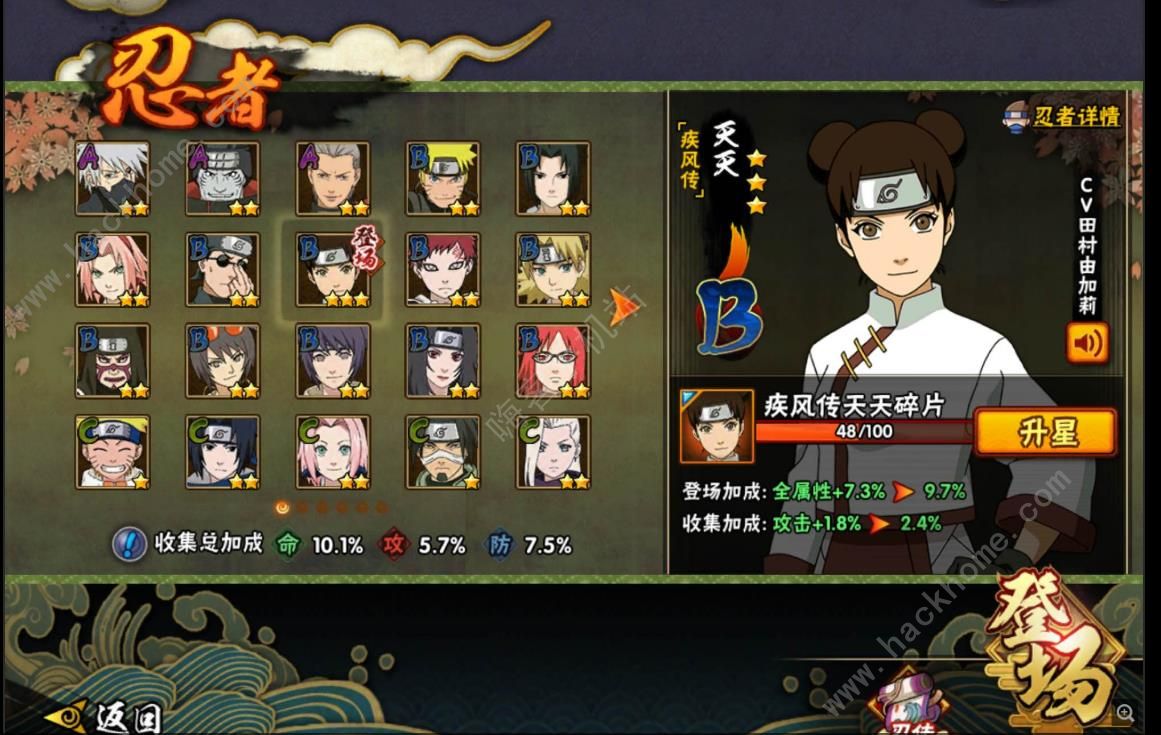Select grinning young Naruto C-rank portrait
The image size is (1161, 735).
coord(113,452)
